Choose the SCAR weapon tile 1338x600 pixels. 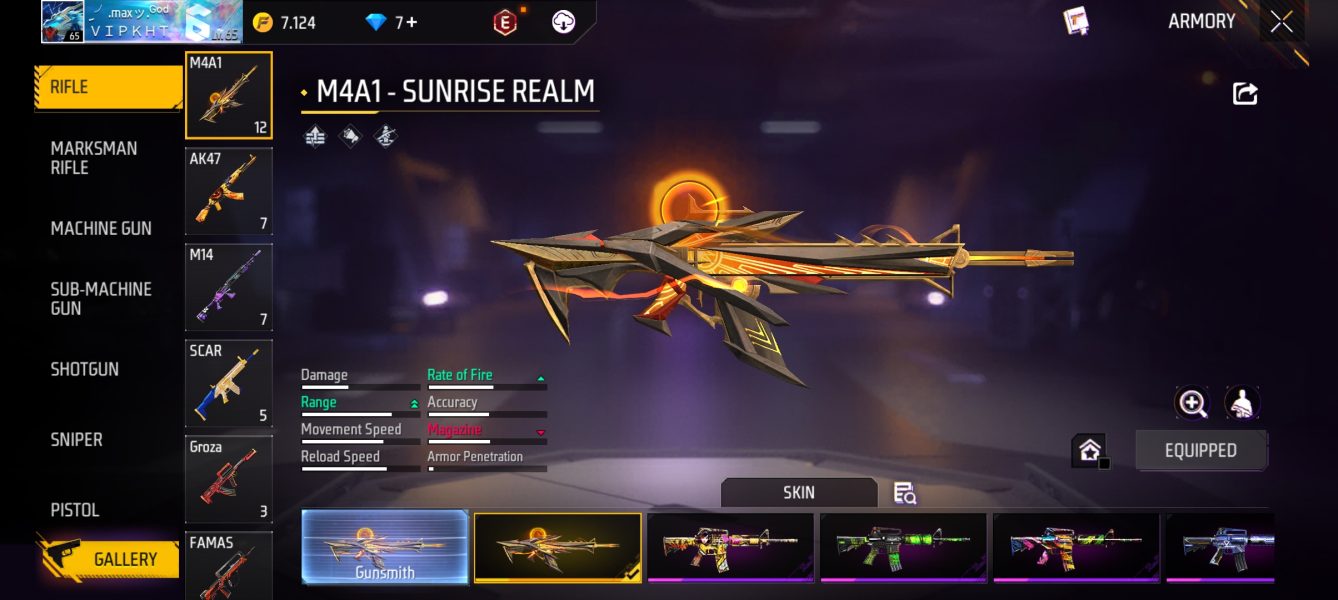(x=228, y=384)
